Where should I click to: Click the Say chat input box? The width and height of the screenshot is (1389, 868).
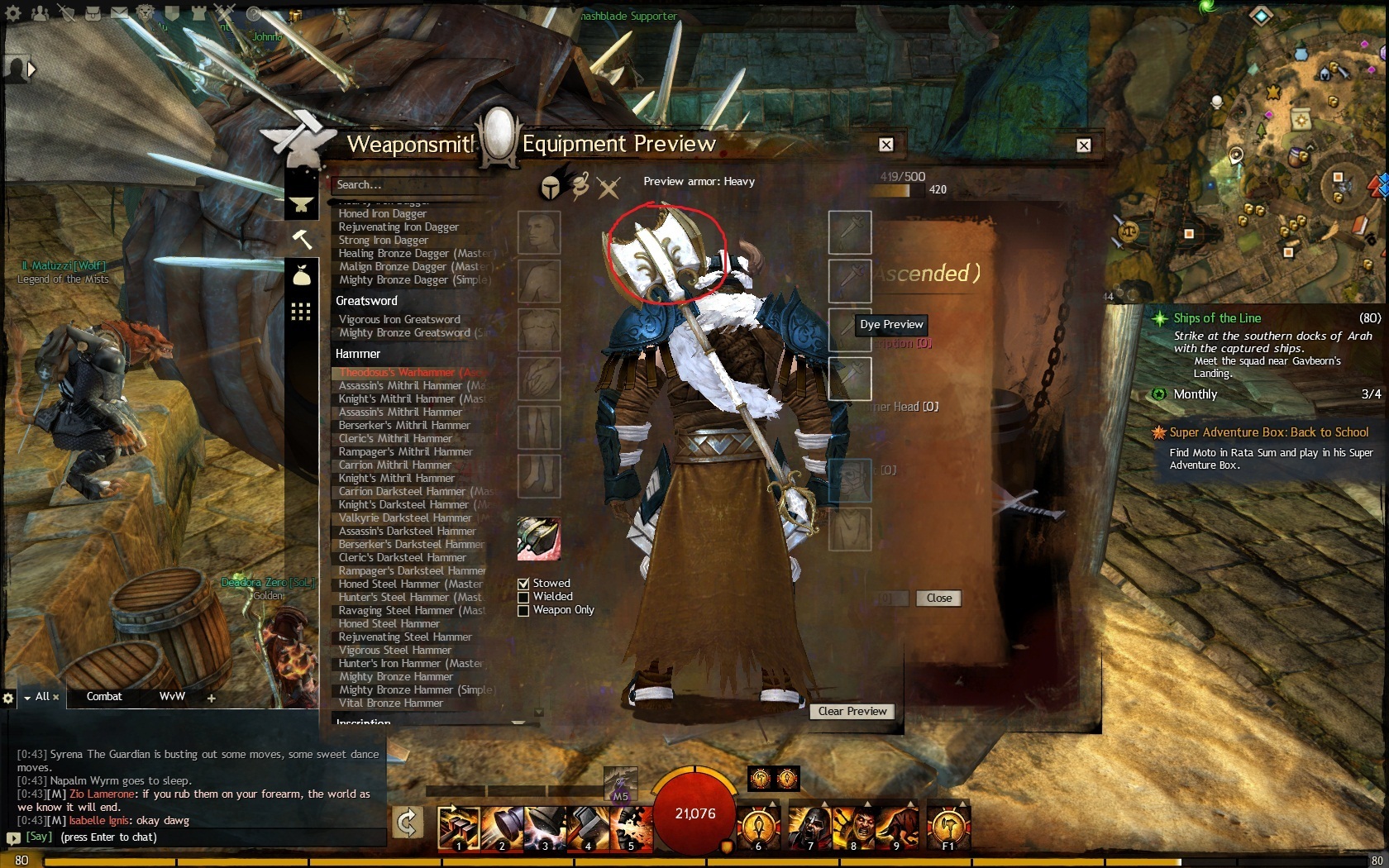tap(198, 837)
